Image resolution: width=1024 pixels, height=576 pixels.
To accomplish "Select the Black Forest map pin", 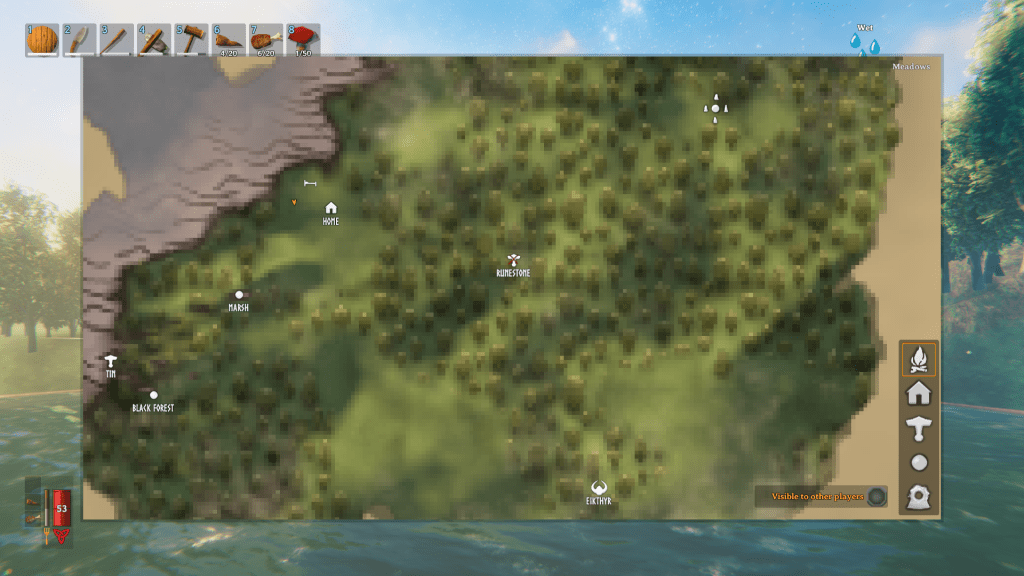I will 153,395.
